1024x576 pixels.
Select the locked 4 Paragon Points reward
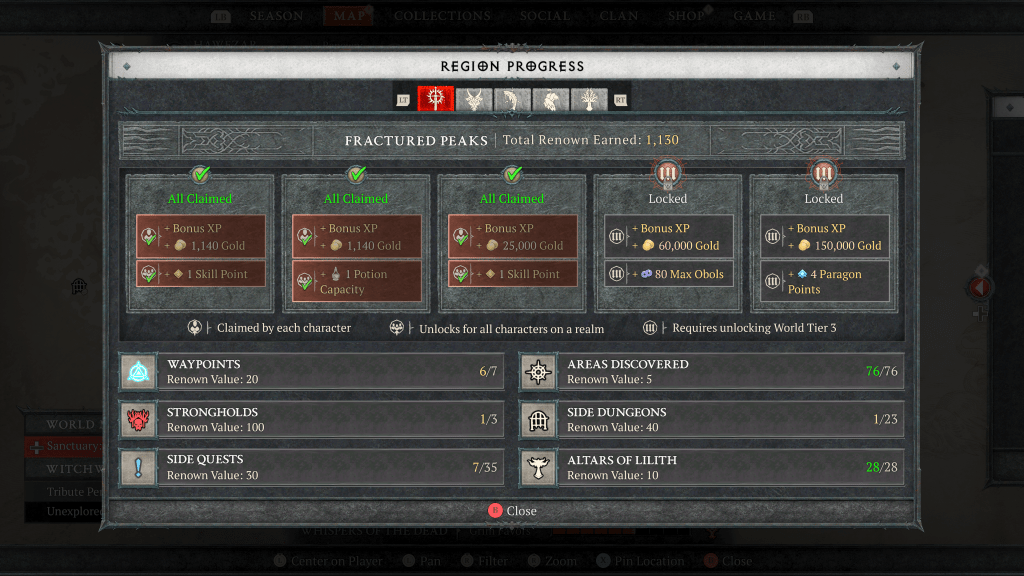[x=824, y=282]
